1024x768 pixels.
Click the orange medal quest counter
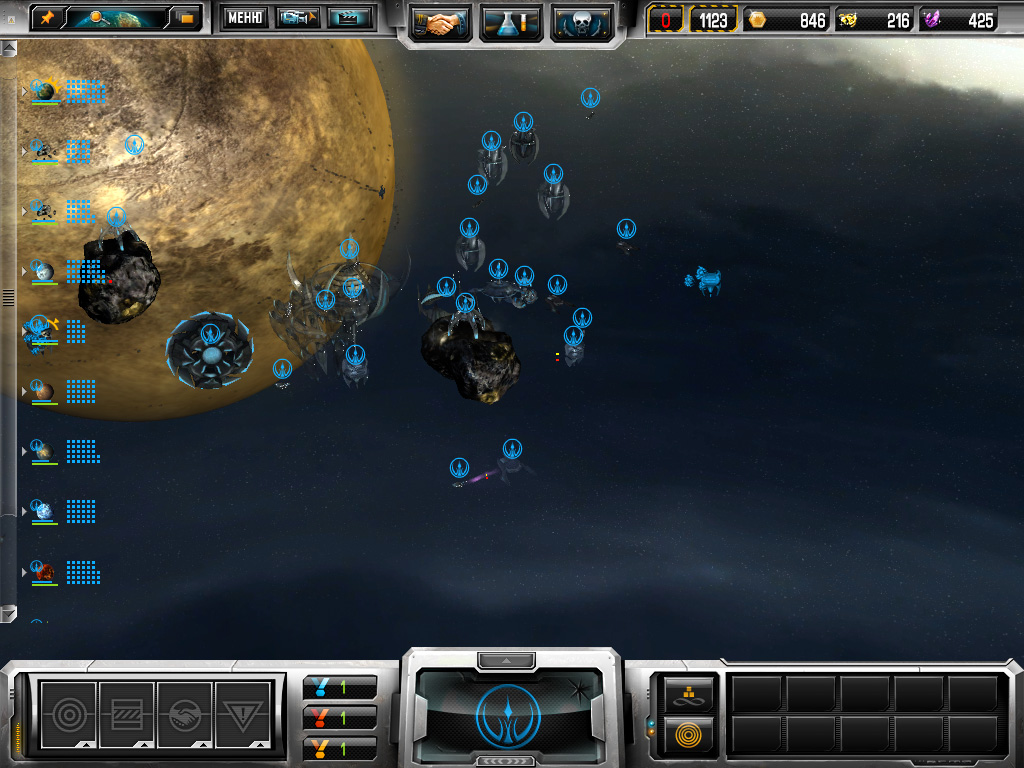coord(340,747)
